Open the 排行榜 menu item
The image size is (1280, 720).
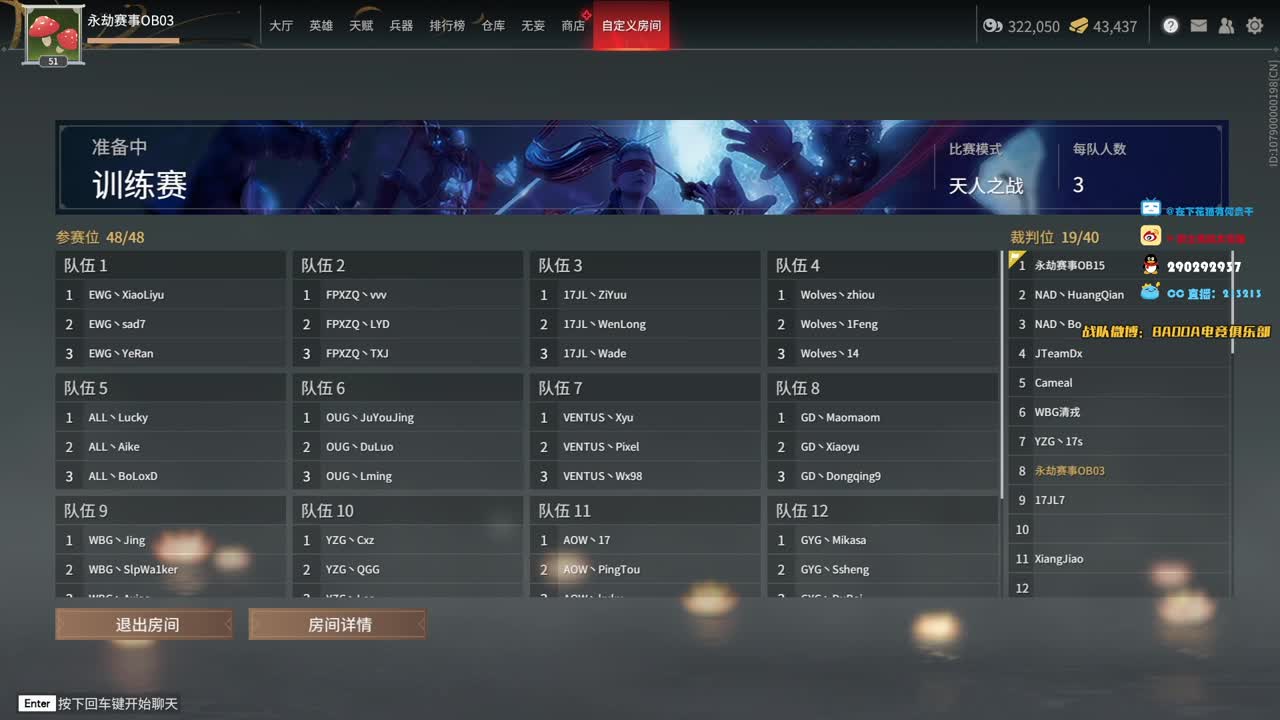point(447,26)
